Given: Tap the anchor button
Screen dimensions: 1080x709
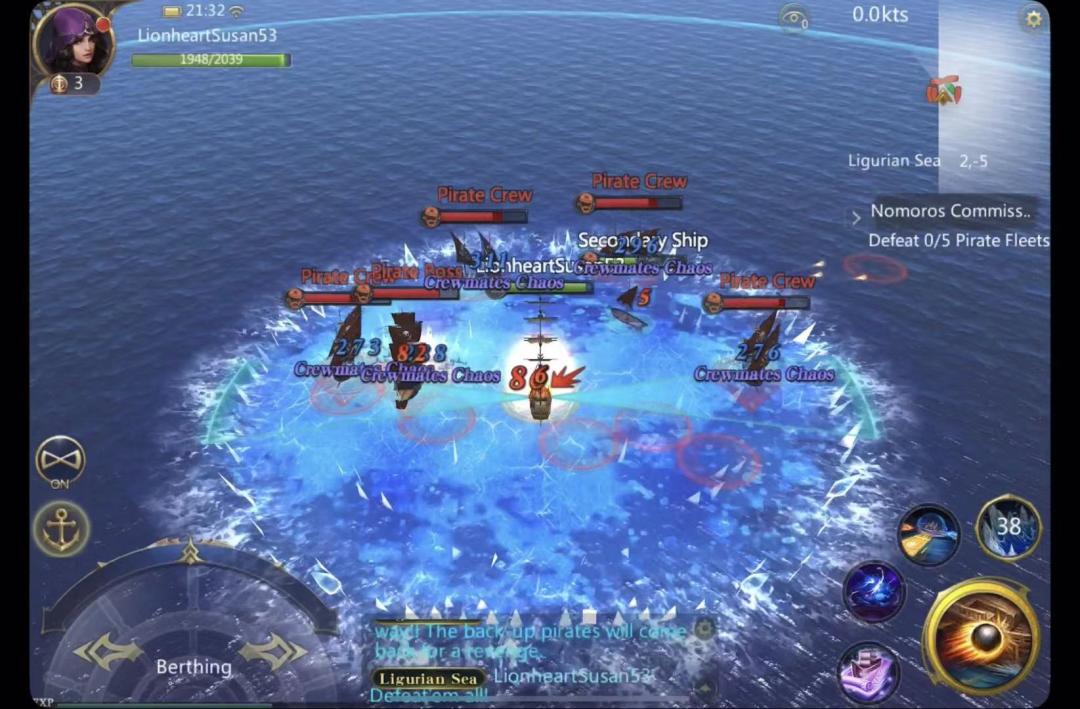Looking at the screenshot, I should 62,528.
